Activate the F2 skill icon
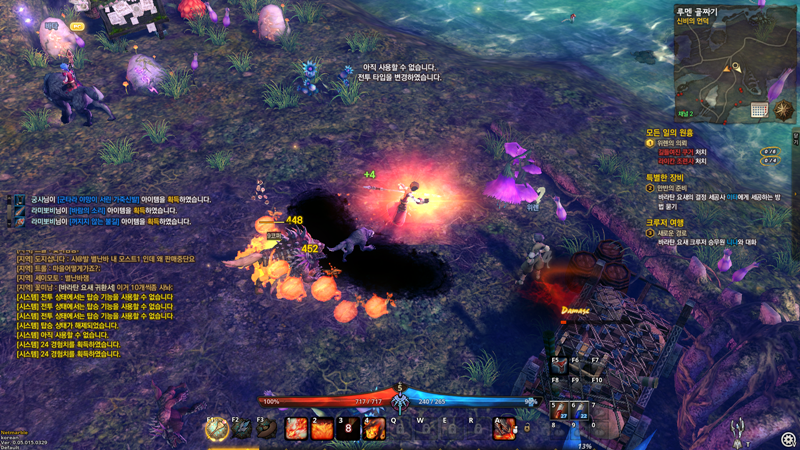 242,429
